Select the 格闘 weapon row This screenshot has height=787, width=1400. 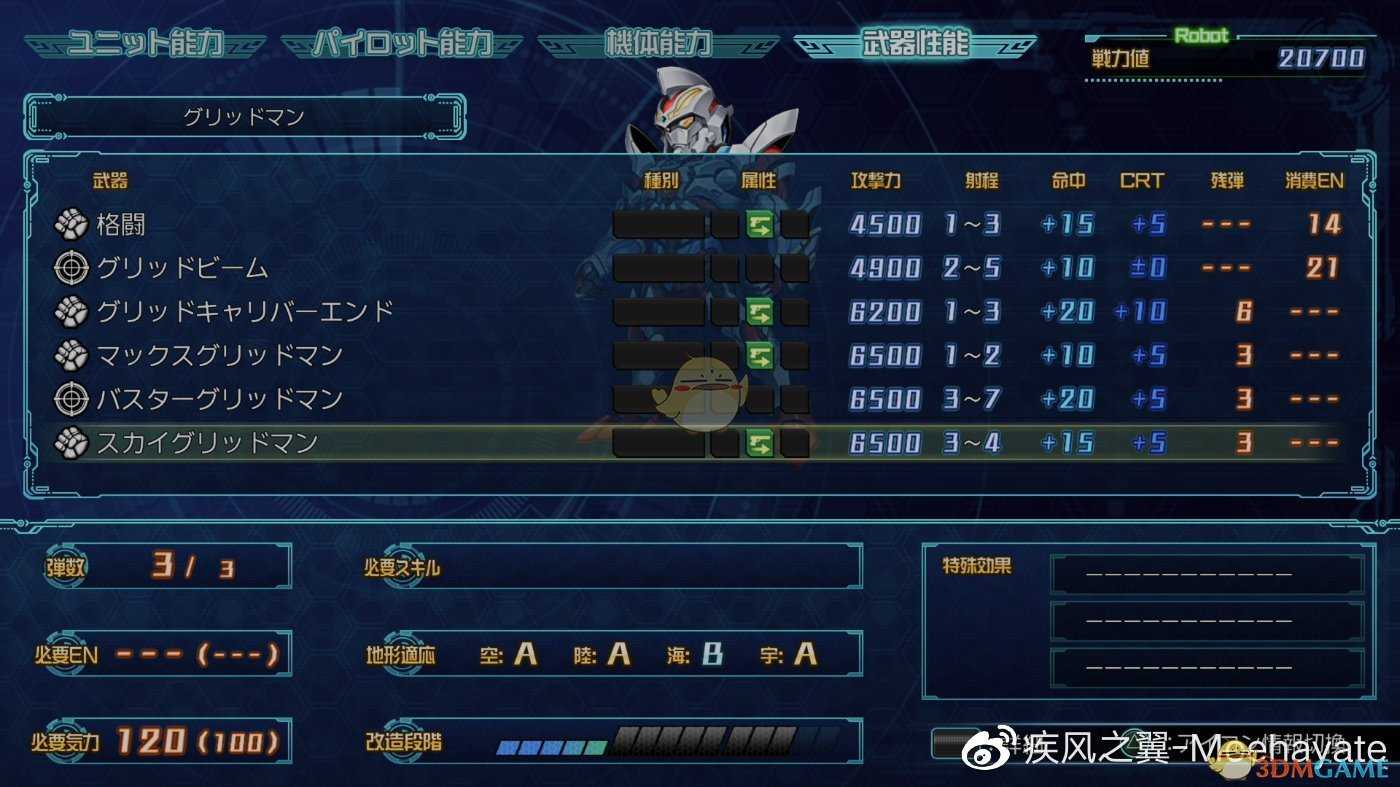(120, 225)
